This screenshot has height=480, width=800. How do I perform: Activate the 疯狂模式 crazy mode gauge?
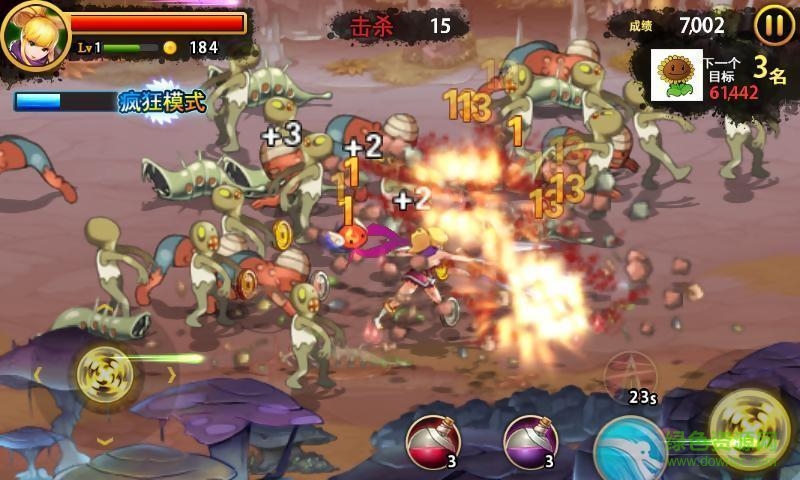tap(110, 101)
